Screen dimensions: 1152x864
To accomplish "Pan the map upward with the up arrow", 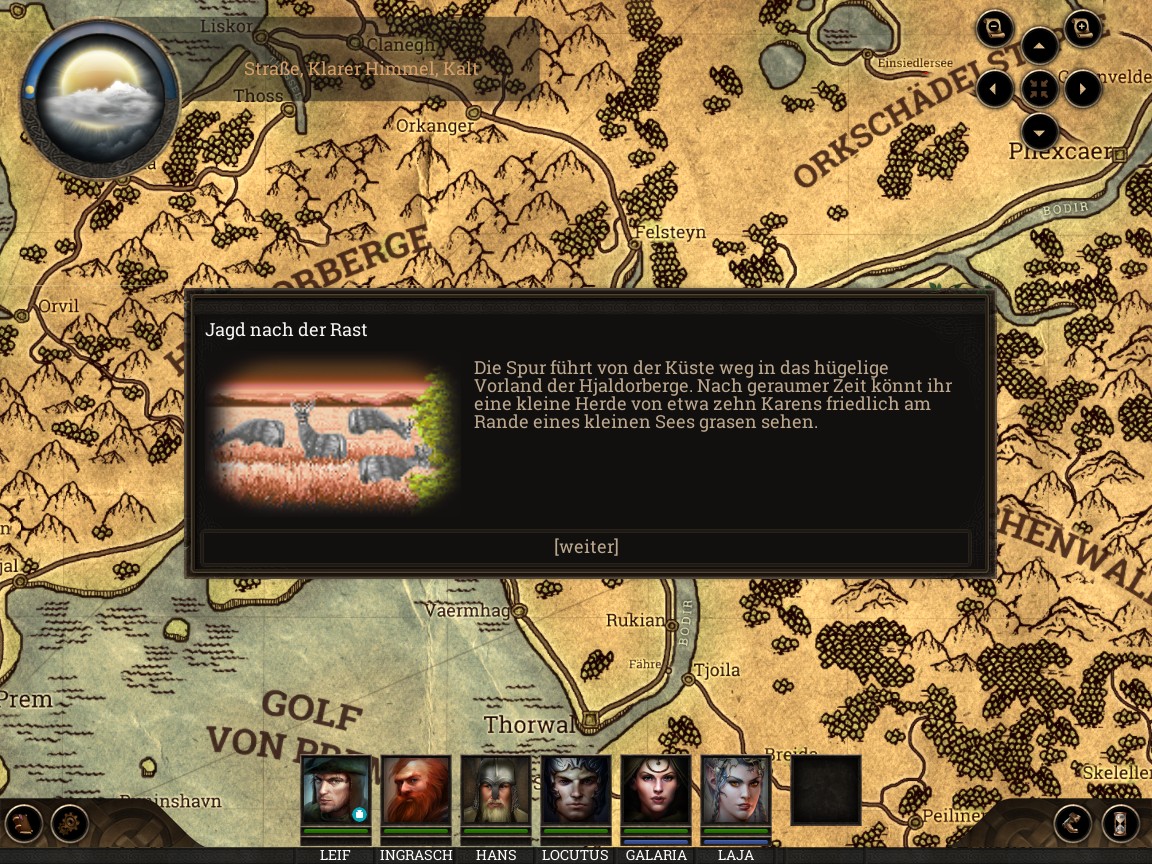I will coord(1040,46).
